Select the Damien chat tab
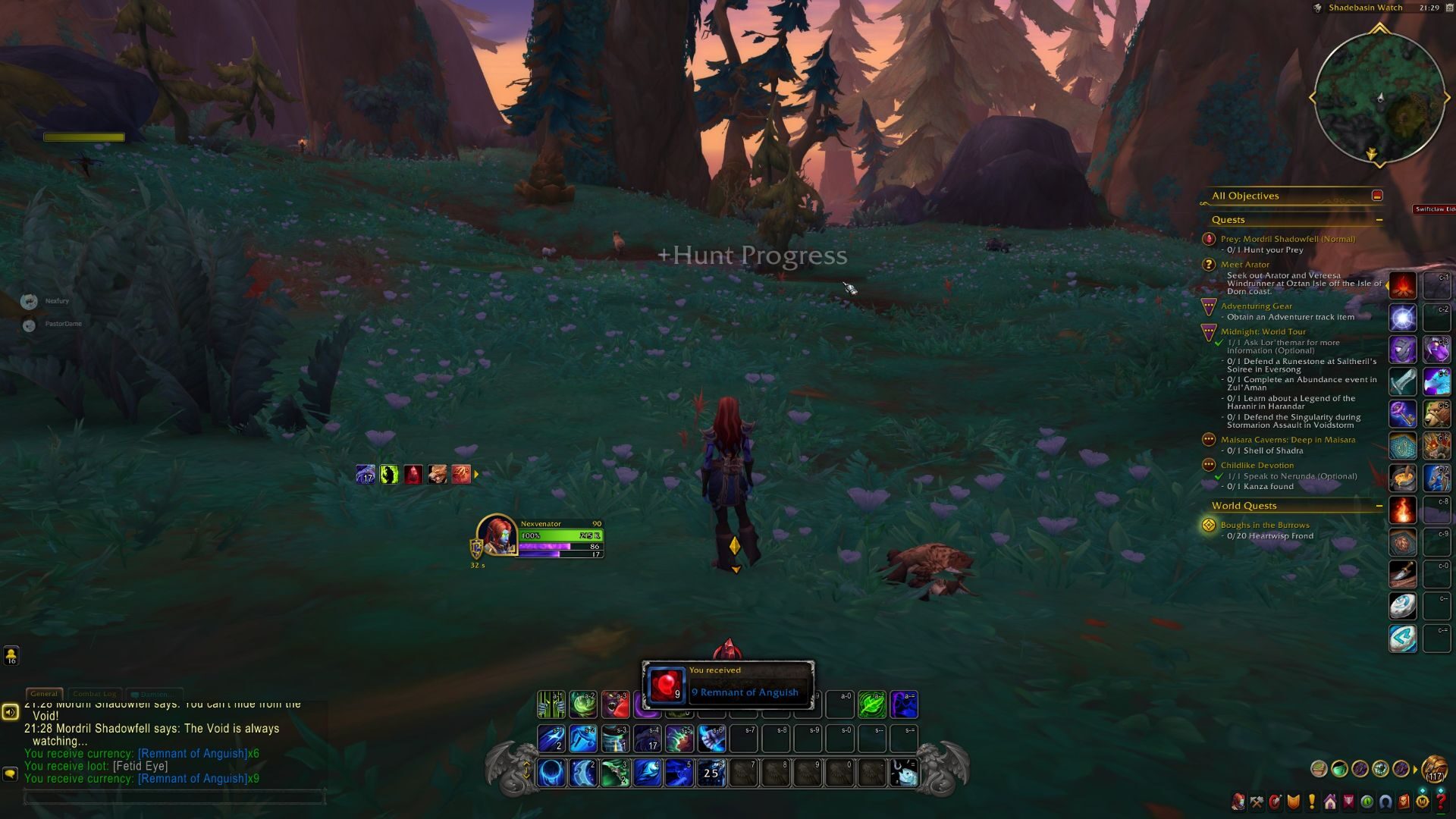Image resolution: width=1456 pixels, height=819 pixels. click(154, 694)
